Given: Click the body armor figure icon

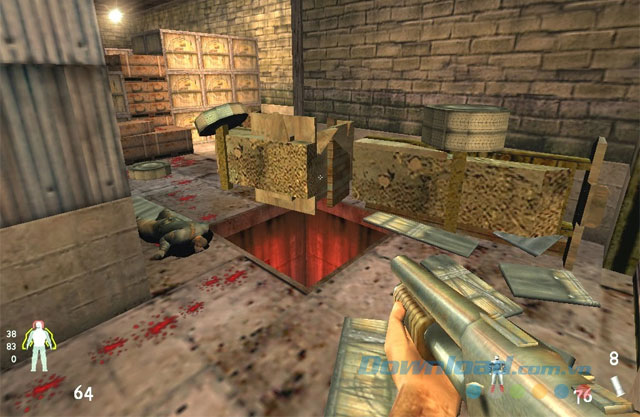Looking at the screenshot, I should (41, 347).
